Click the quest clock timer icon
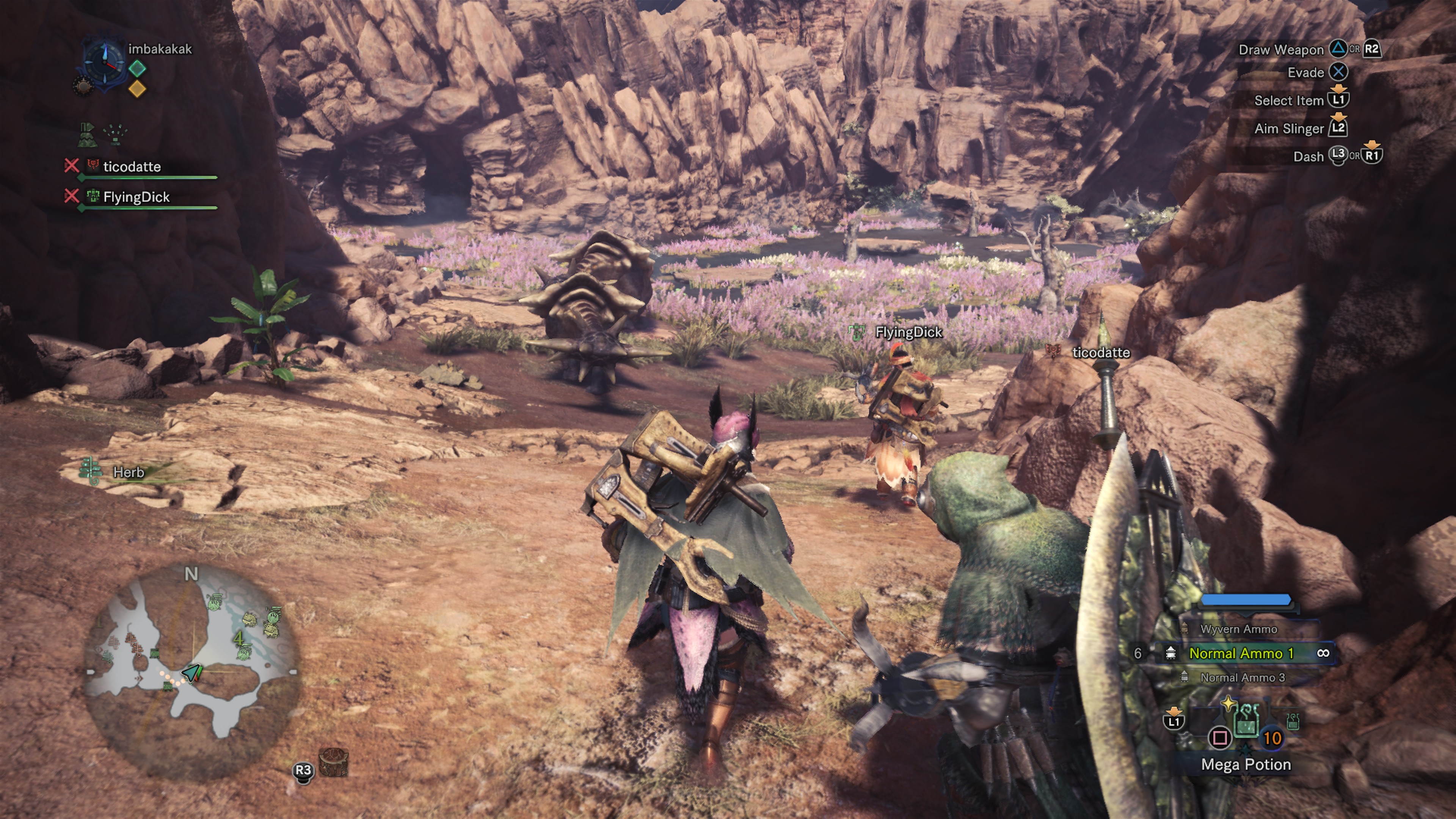The width and height of the screenshot is (1456, 819). pos(104,63)
